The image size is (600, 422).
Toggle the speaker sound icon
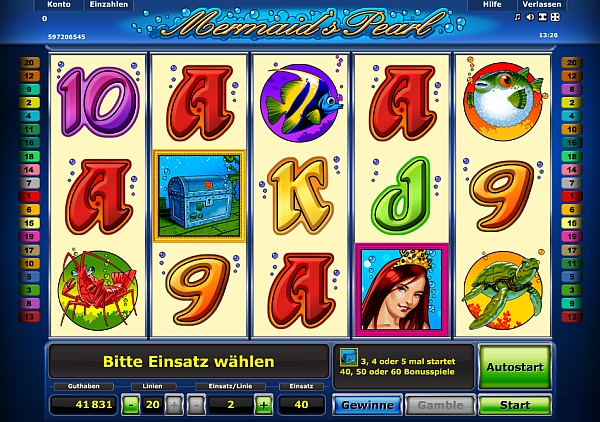(530, 18)
